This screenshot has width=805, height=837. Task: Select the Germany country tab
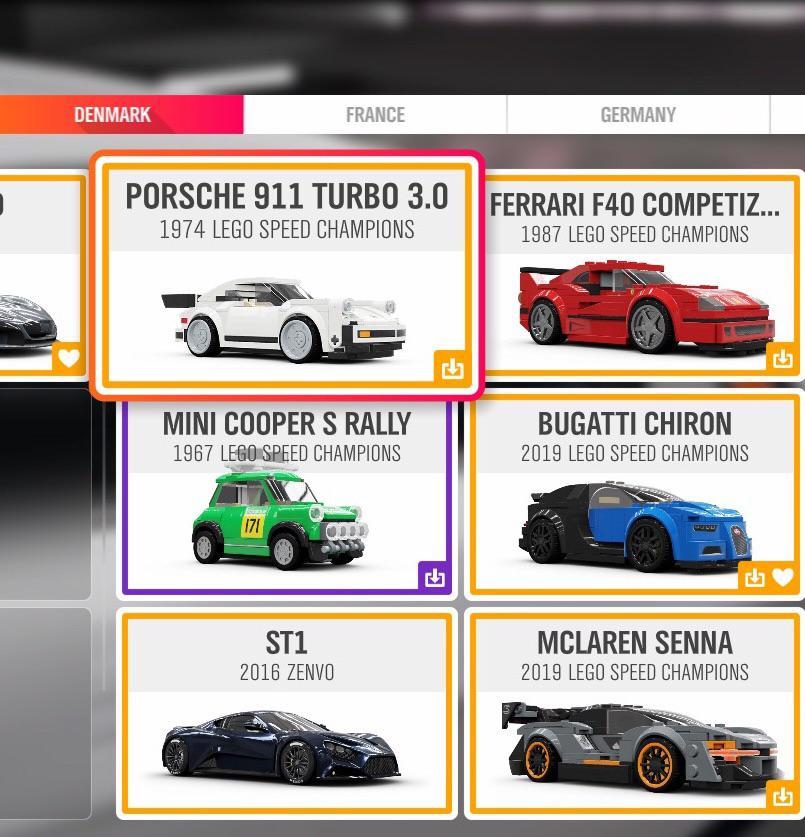[638, 115]
